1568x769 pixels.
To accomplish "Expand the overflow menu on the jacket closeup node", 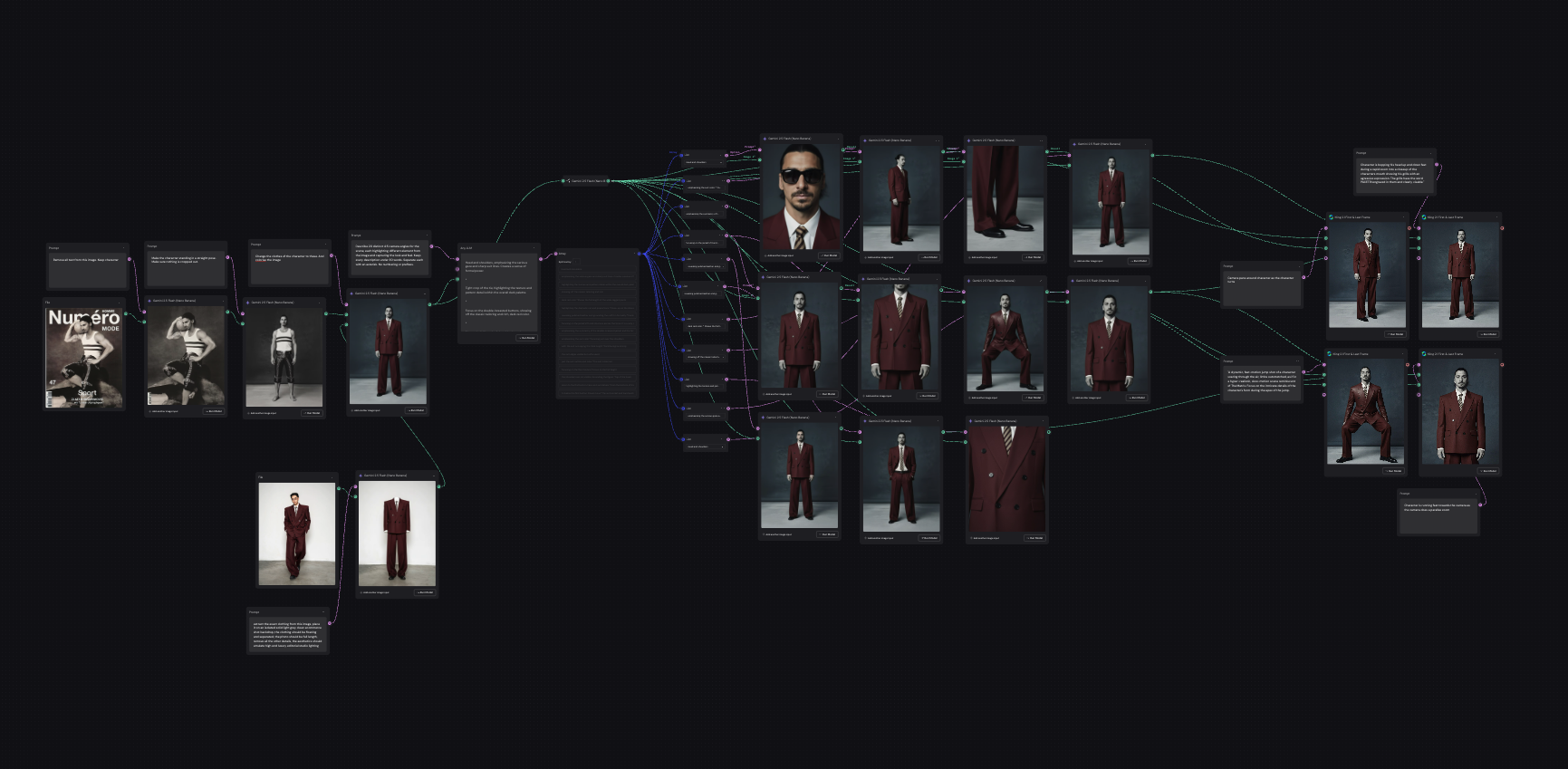I will (1043, 420).
